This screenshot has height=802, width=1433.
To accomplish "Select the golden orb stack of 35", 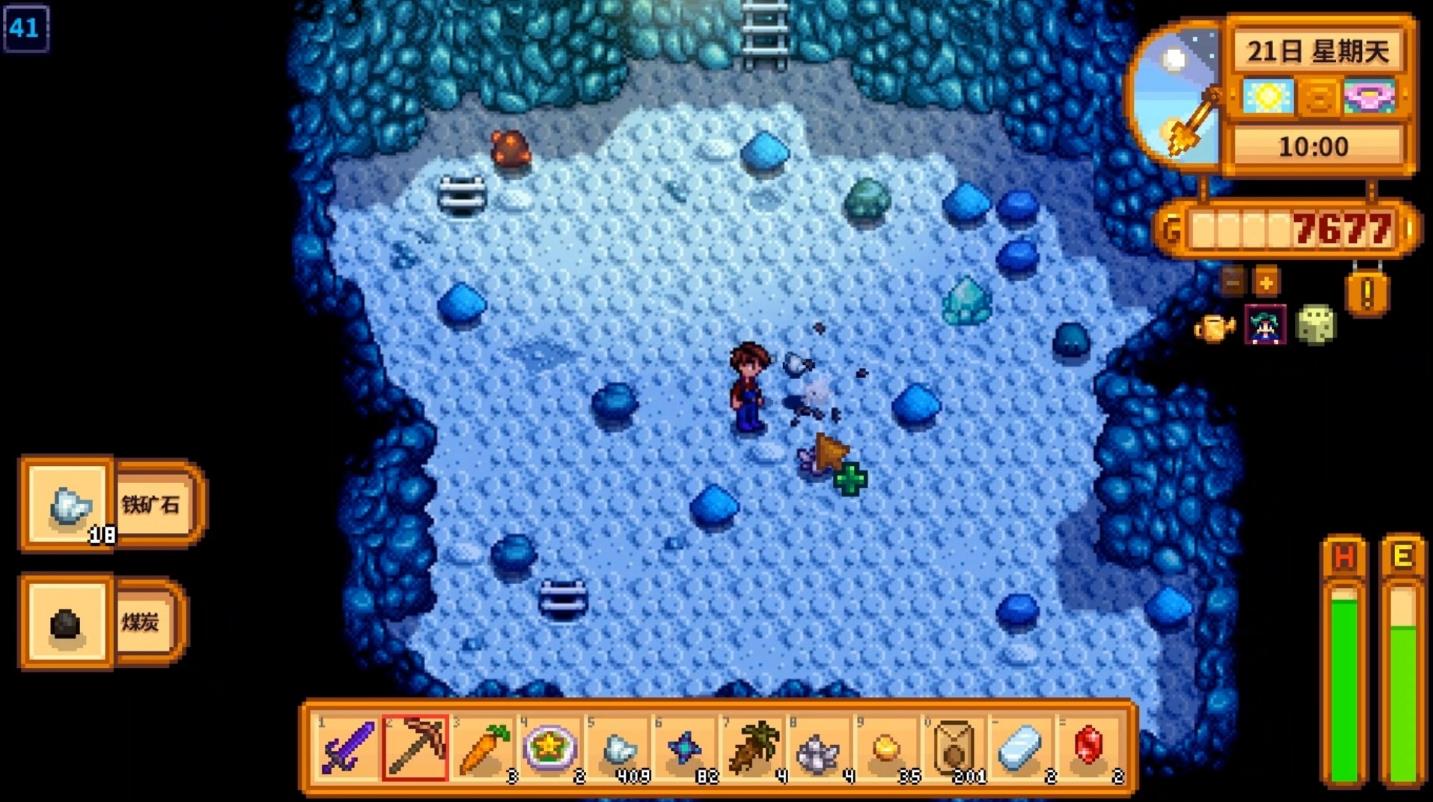I will coord(886,748).
